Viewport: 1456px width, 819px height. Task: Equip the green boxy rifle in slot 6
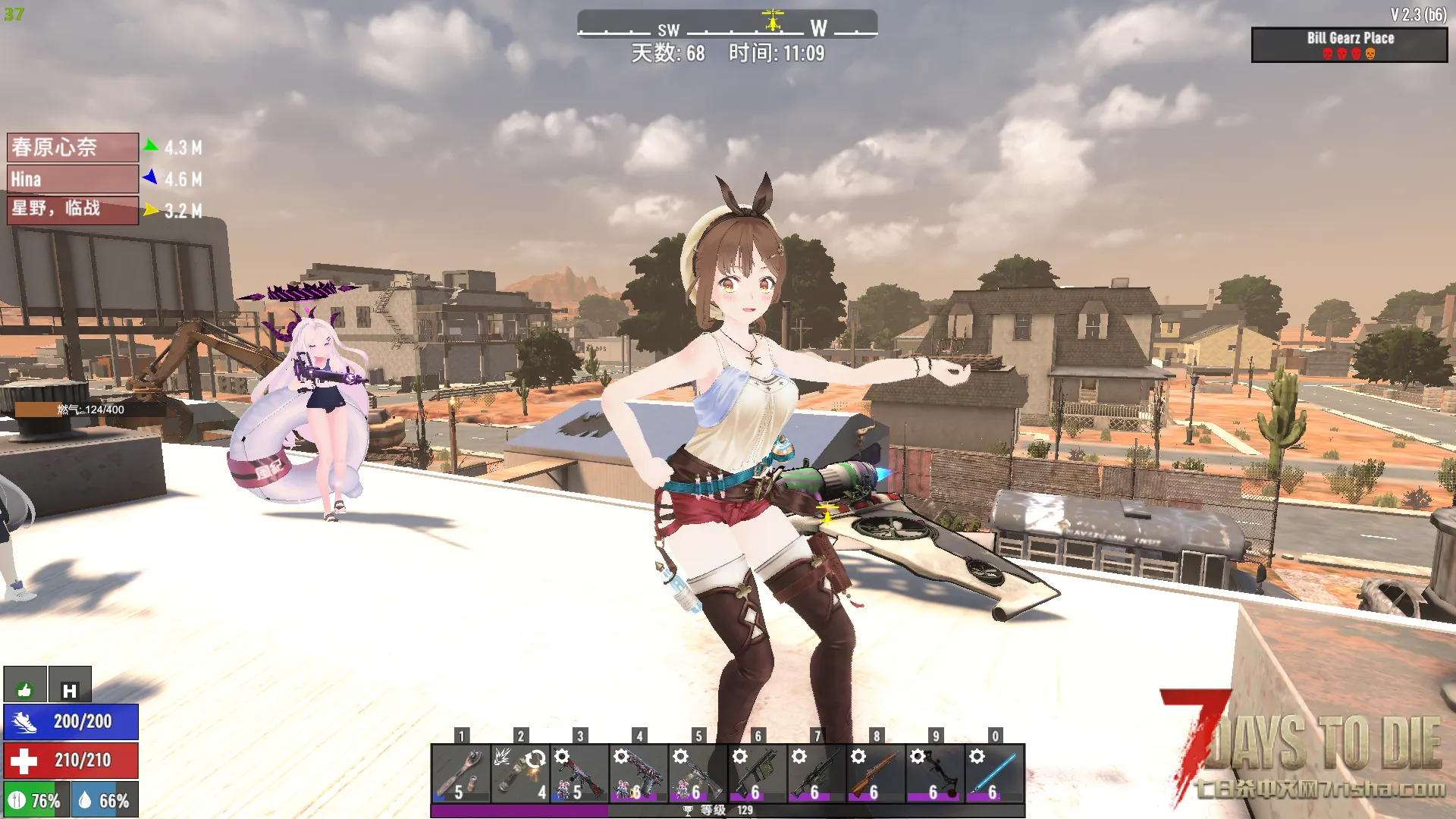[x=757, y=773]
